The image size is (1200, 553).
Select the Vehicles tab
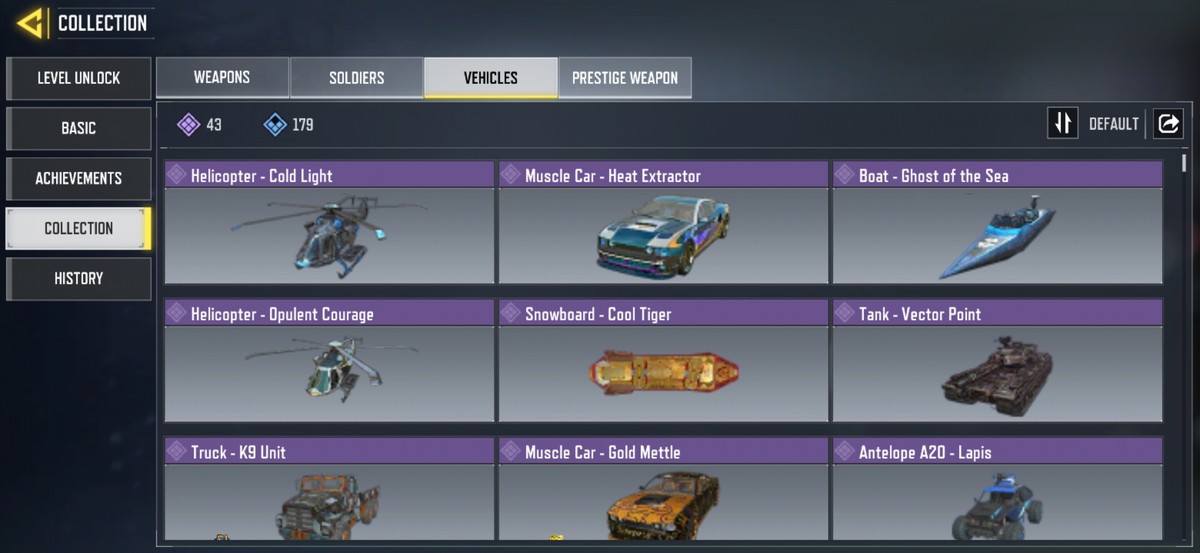tap(490, 77)
